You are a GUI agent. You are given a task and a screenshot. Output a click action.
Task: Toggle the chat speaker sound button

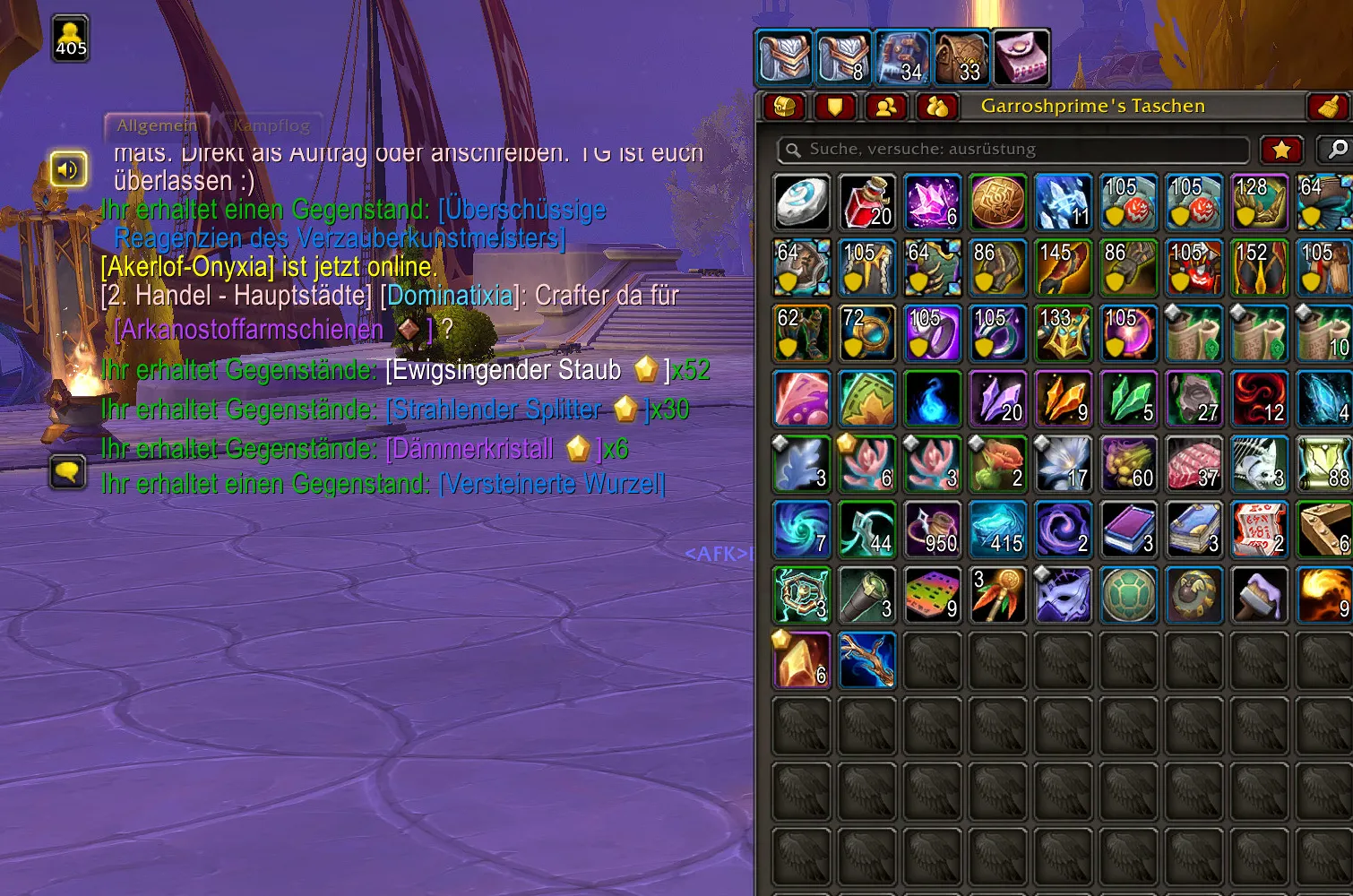68,168
